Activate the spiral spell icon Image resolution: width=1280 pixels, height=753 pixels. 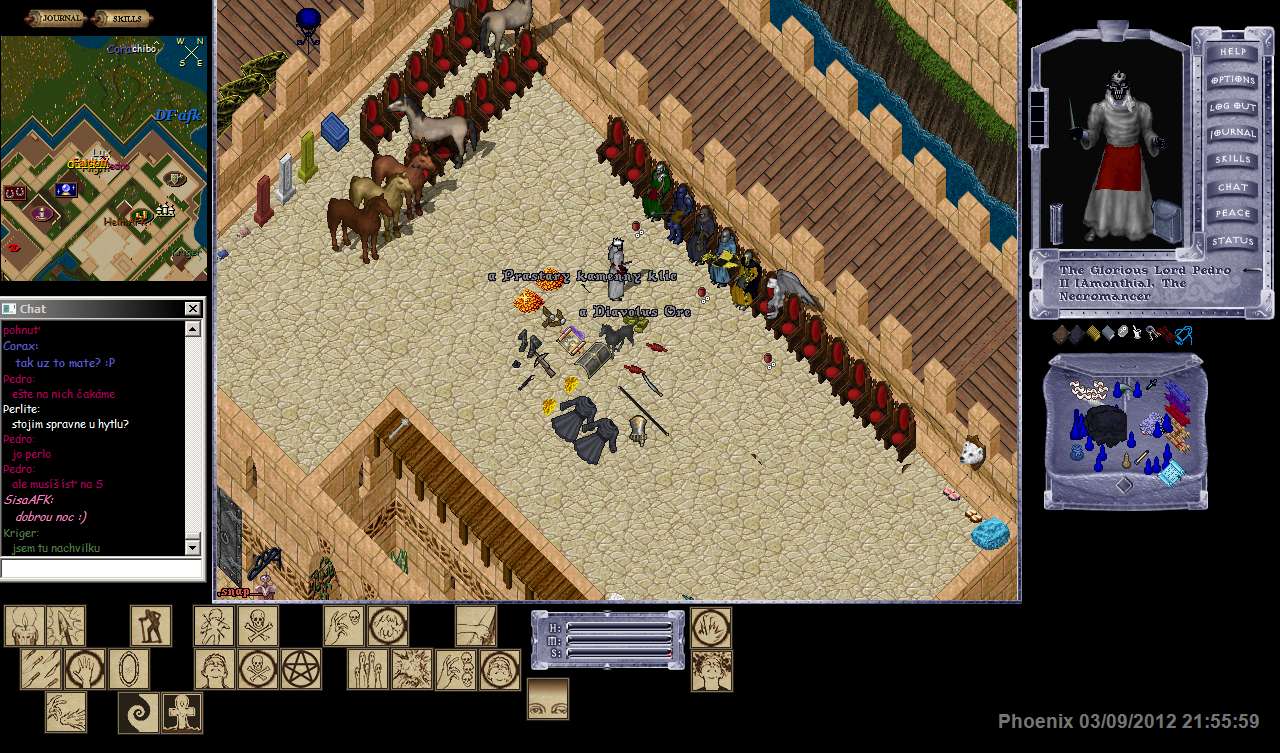(138, 712)
